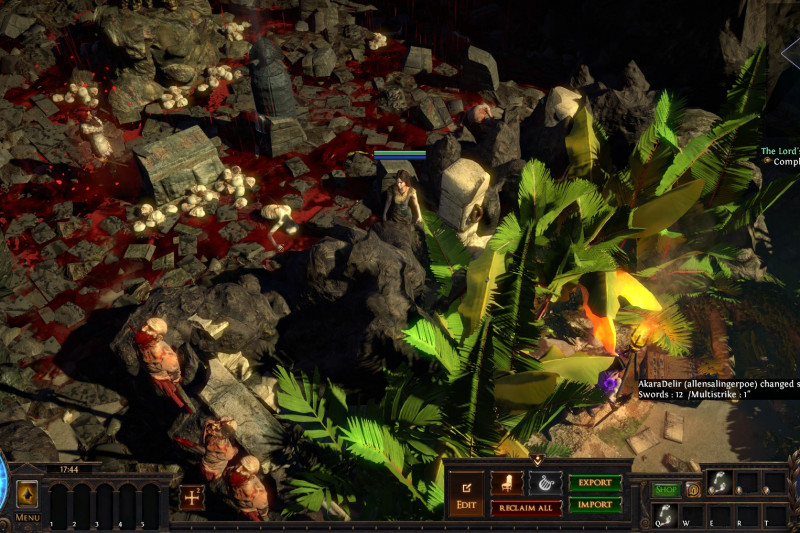The height and width of the screenshot is (533, 800).
Task: Select the footprints skill in the top skill row
Action: [719, 482]
